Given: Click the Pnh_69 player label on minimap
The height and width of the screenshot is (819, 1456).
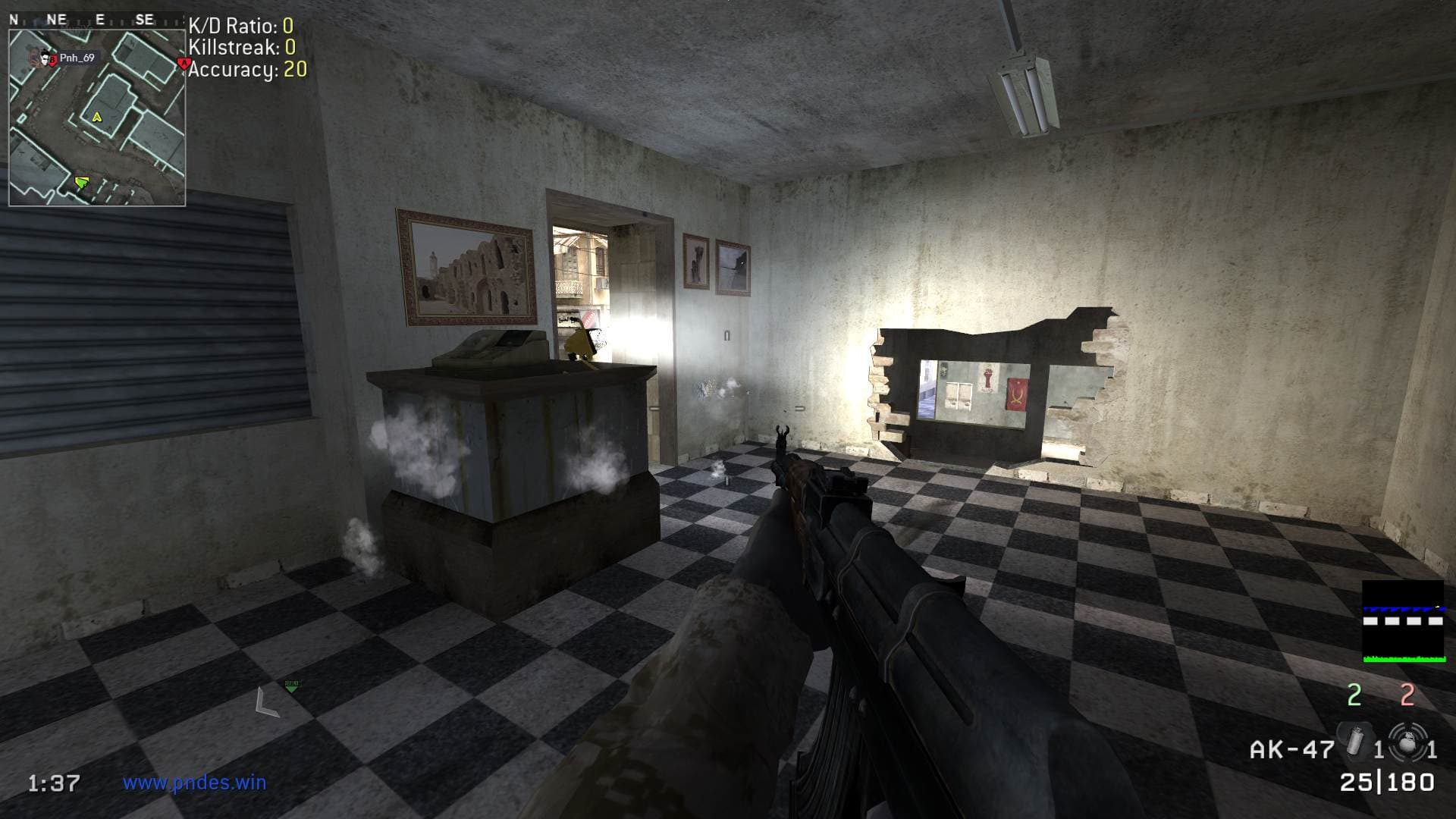Looking at the screenshot, I should [x=77, y=58].
